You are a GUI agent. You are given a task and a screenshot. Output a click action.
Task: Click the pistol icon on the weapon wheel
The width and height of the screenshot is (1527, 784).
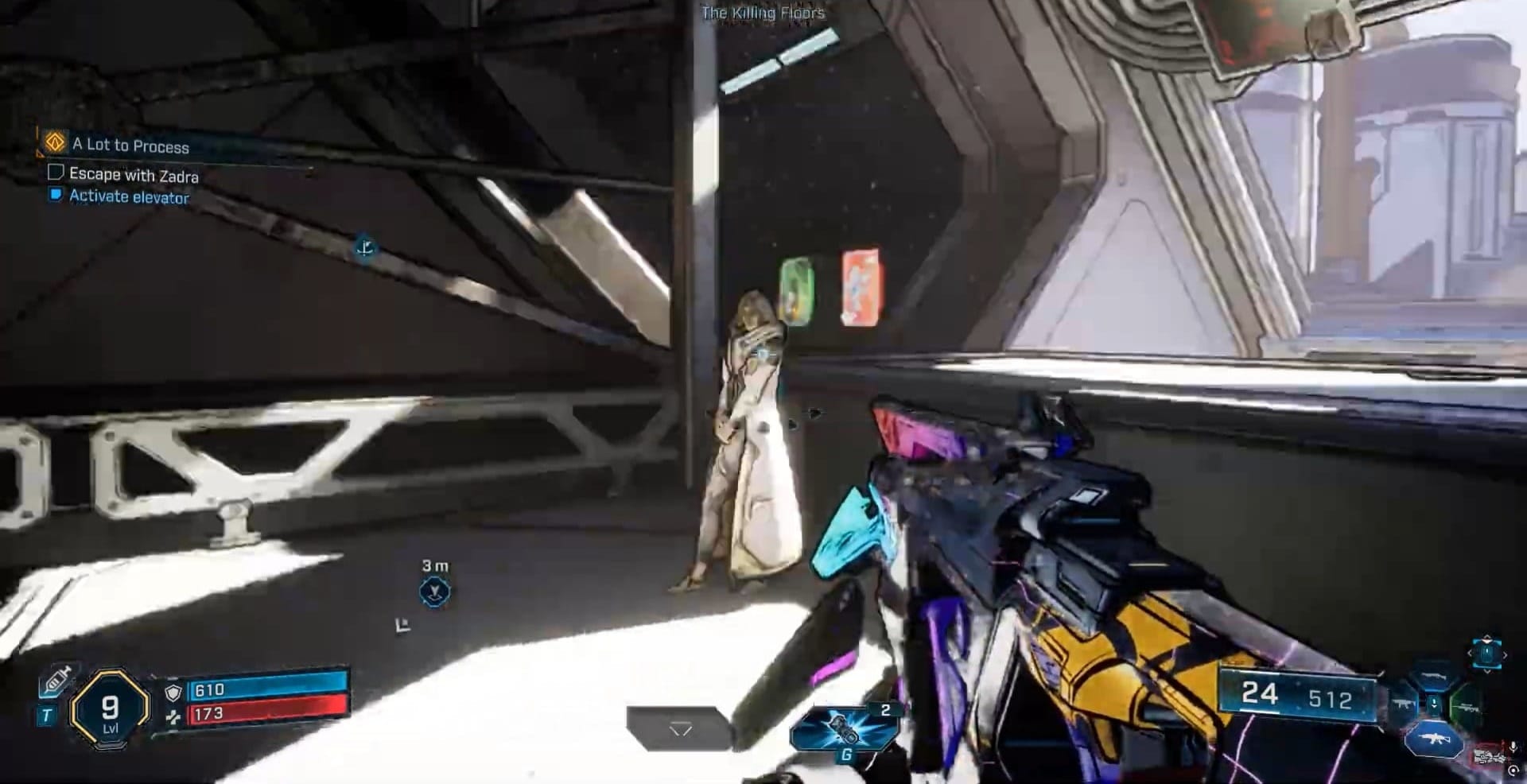(x=1433, y=674)
